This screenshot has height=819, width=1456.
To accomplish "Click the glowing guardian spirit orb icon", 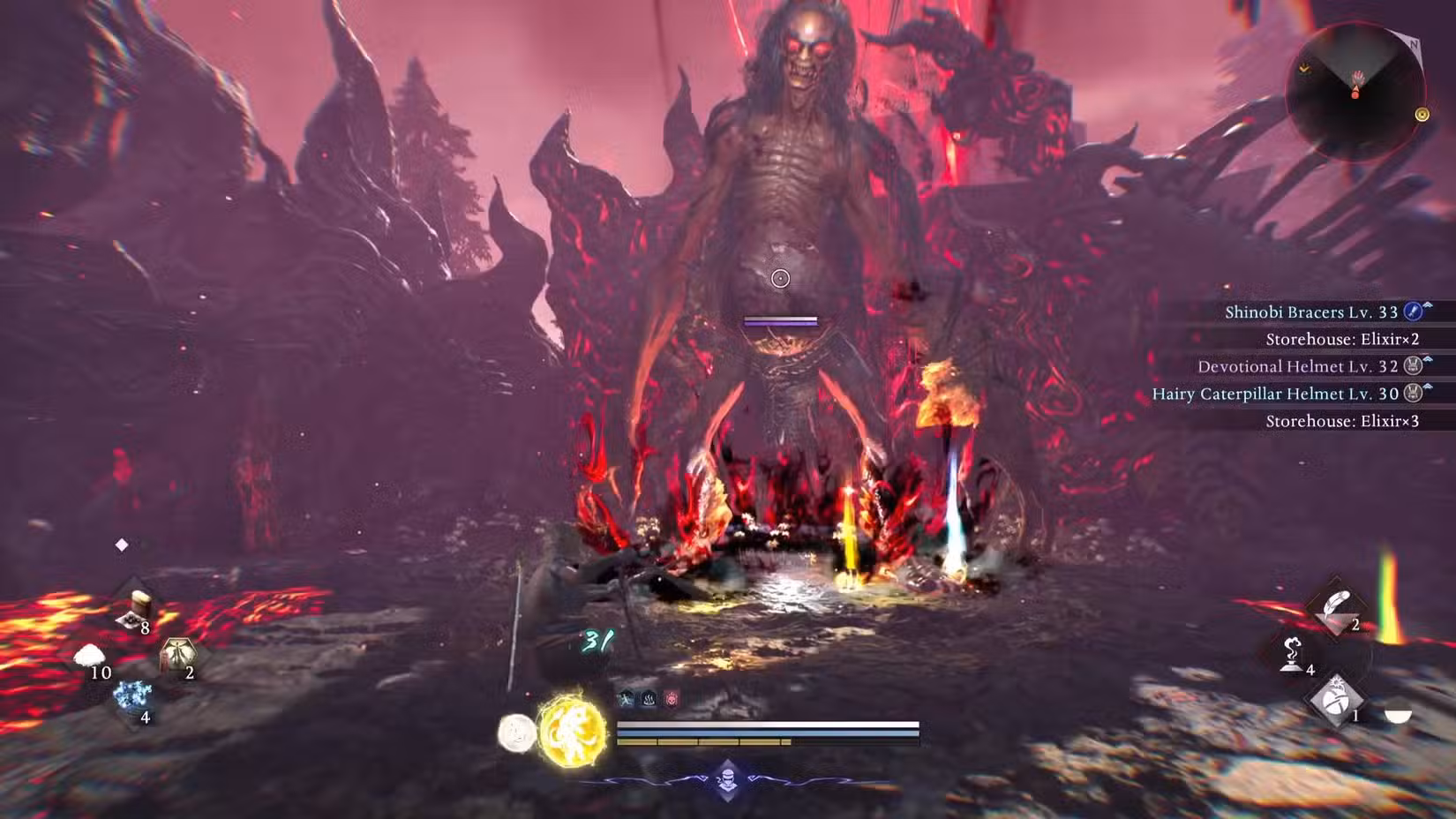I will click(x=573, y=729).
